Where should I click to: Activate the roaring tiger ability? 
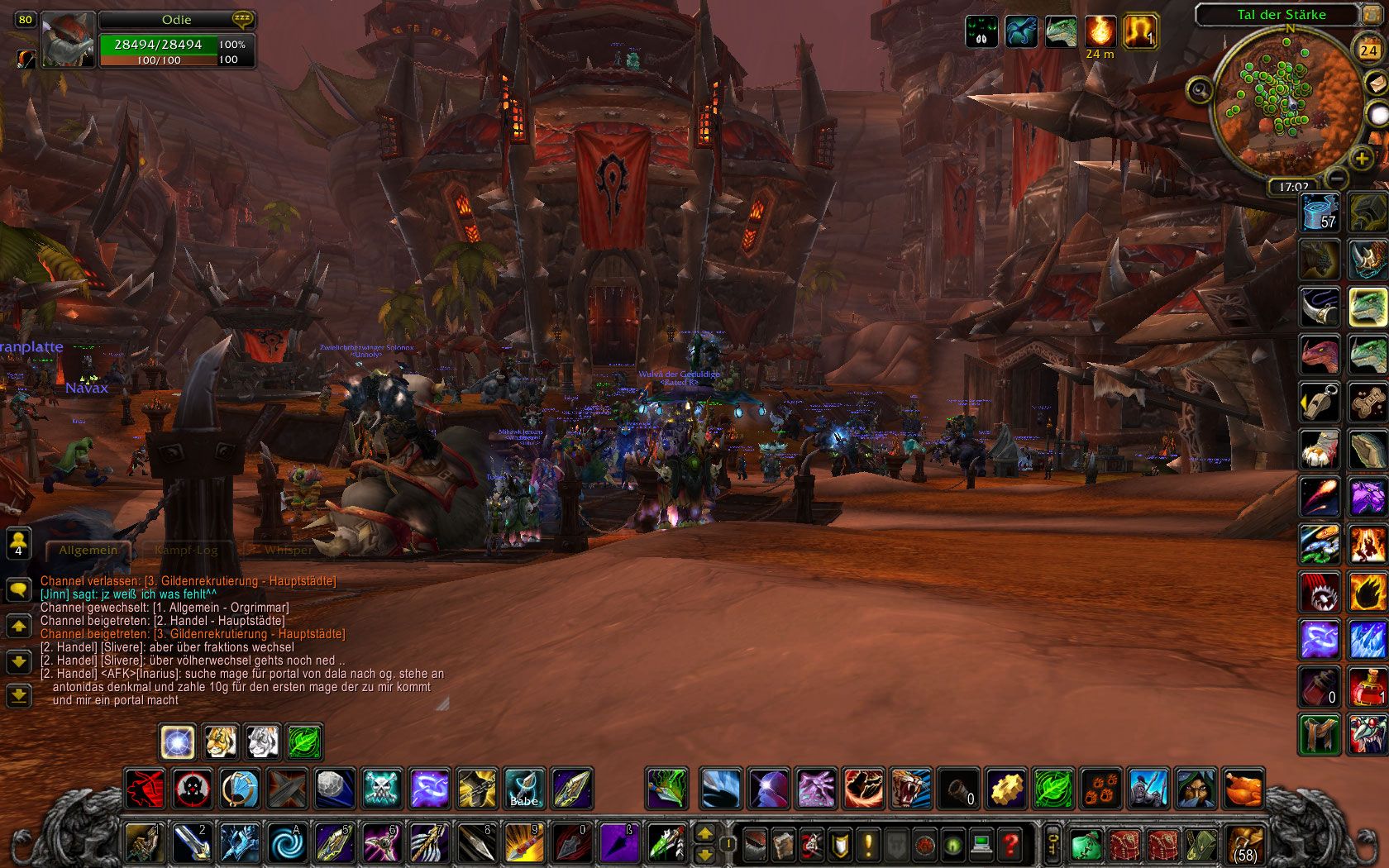[910, 789]
